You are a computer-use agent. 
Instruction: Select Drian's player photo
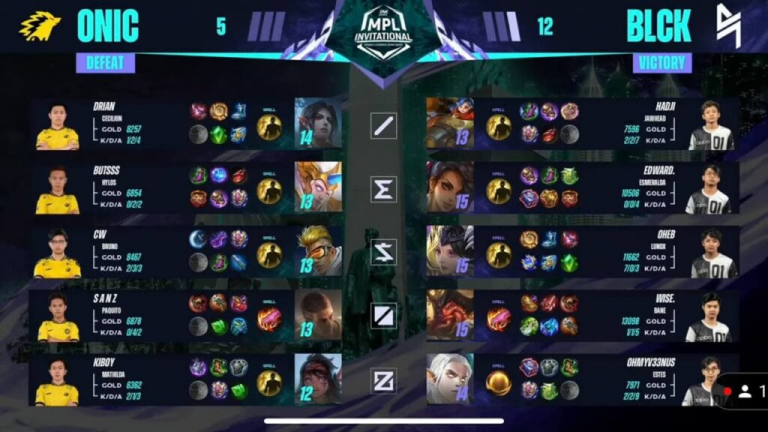click(57, 126)
